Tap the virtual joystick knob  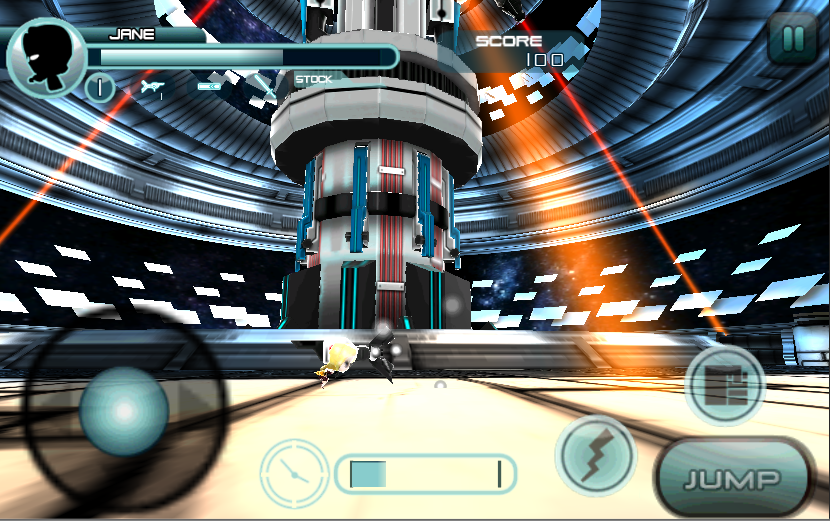(123, 411)
